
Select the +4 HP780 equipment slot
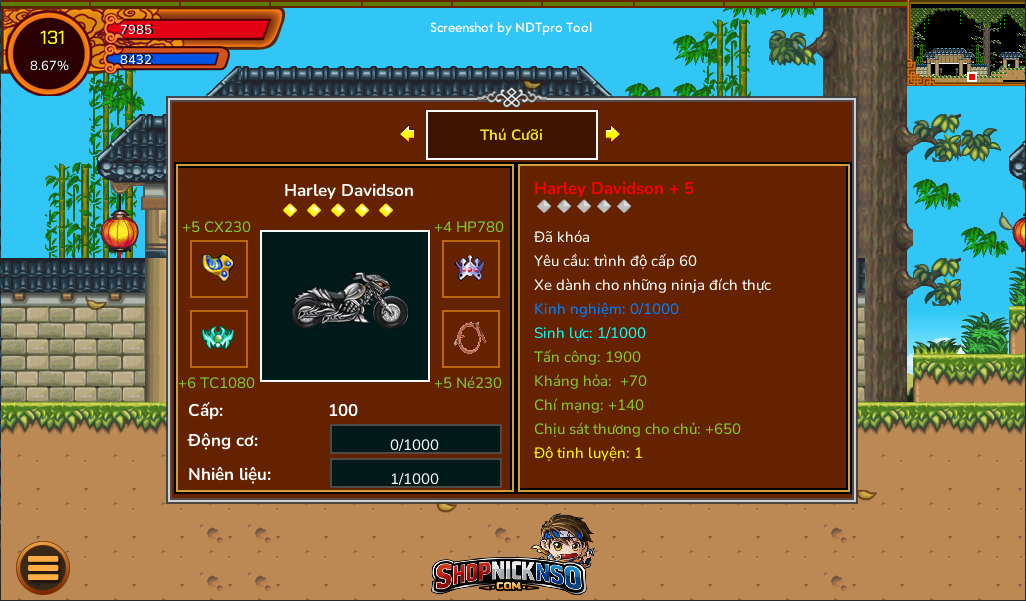tap(471, 269)
